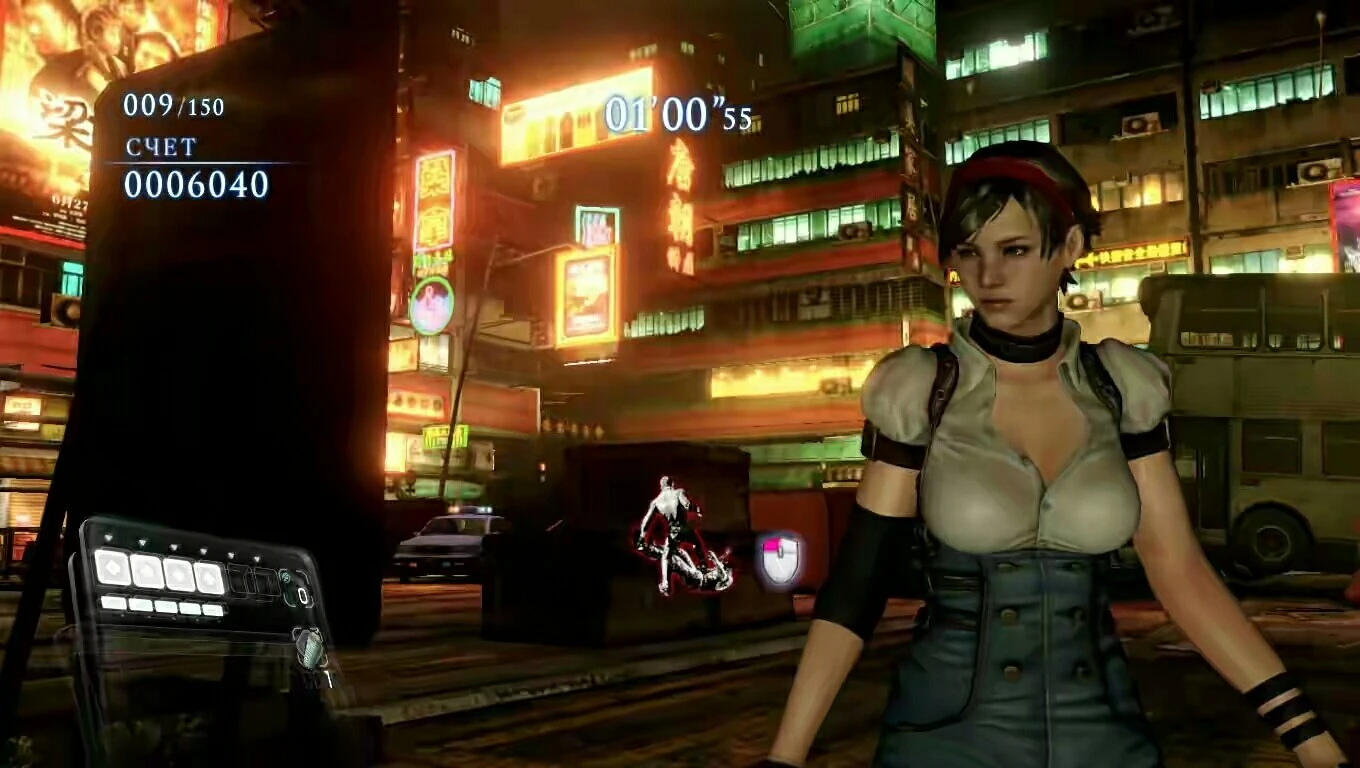Click the arrow above the second item slot
This screenshot has width=1360, height=768.
click(143, 542)
